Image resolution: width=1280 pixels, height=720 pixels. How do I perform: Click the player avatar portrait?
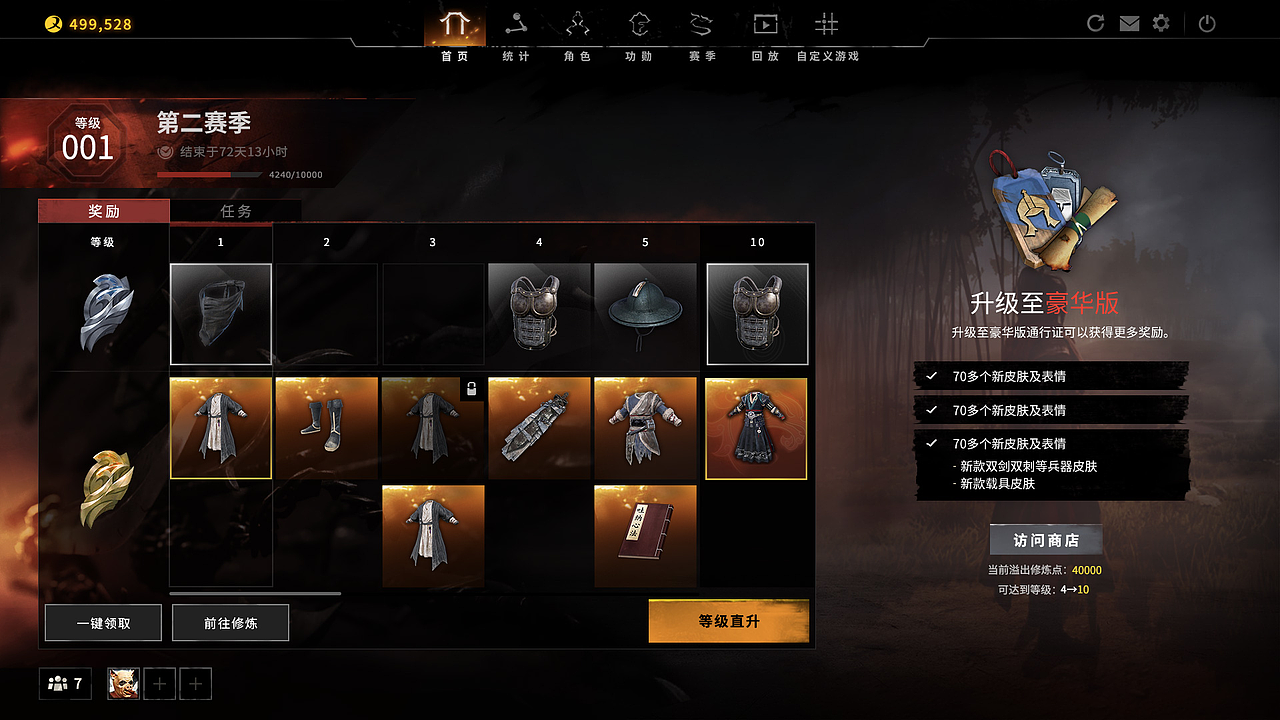tap(123, 684)
